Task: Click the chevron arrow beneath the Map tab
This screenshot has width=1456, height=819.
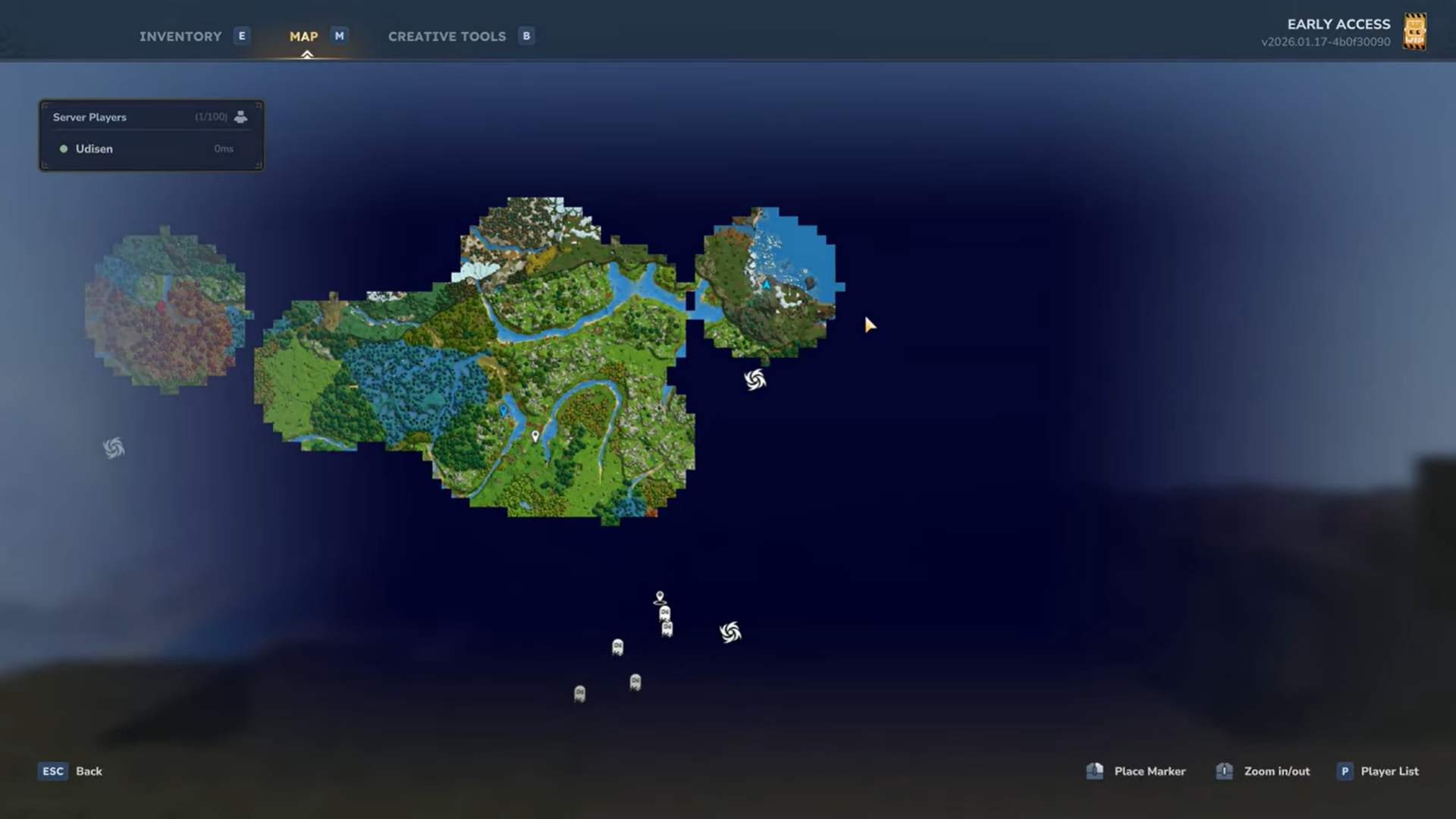Action: pos(306,54)
